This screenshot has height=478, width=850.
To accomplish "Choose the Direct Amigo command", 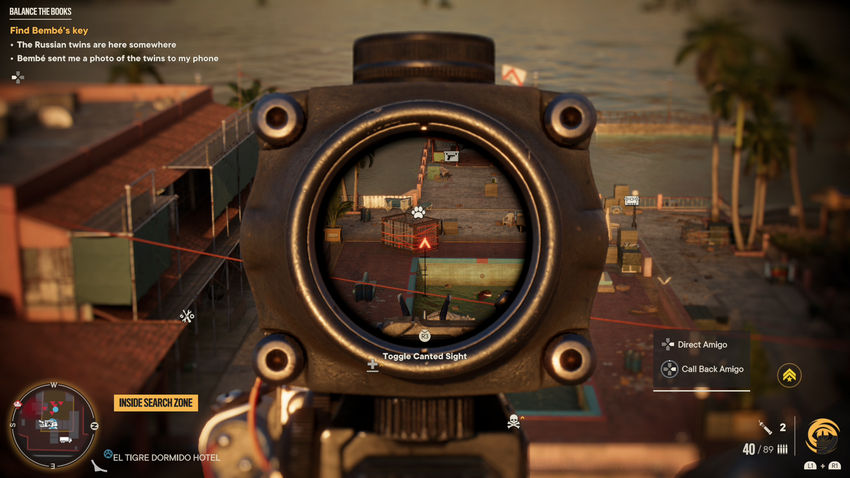I will tap(702, 344).
